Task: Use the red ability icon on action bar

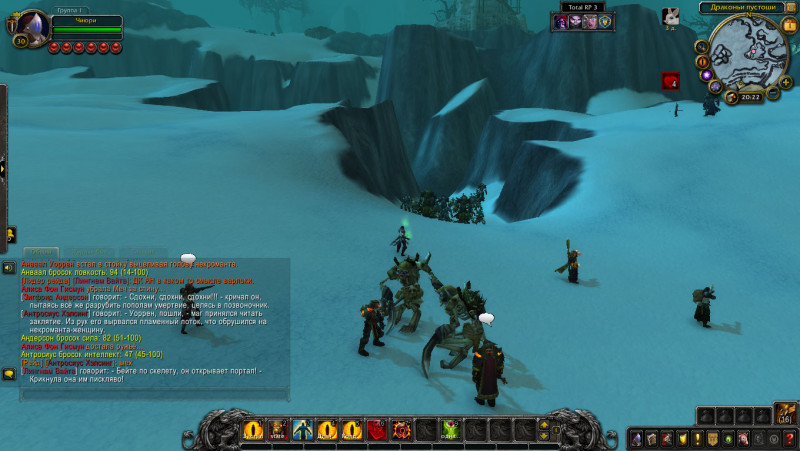Action: [x=376, y=430]
